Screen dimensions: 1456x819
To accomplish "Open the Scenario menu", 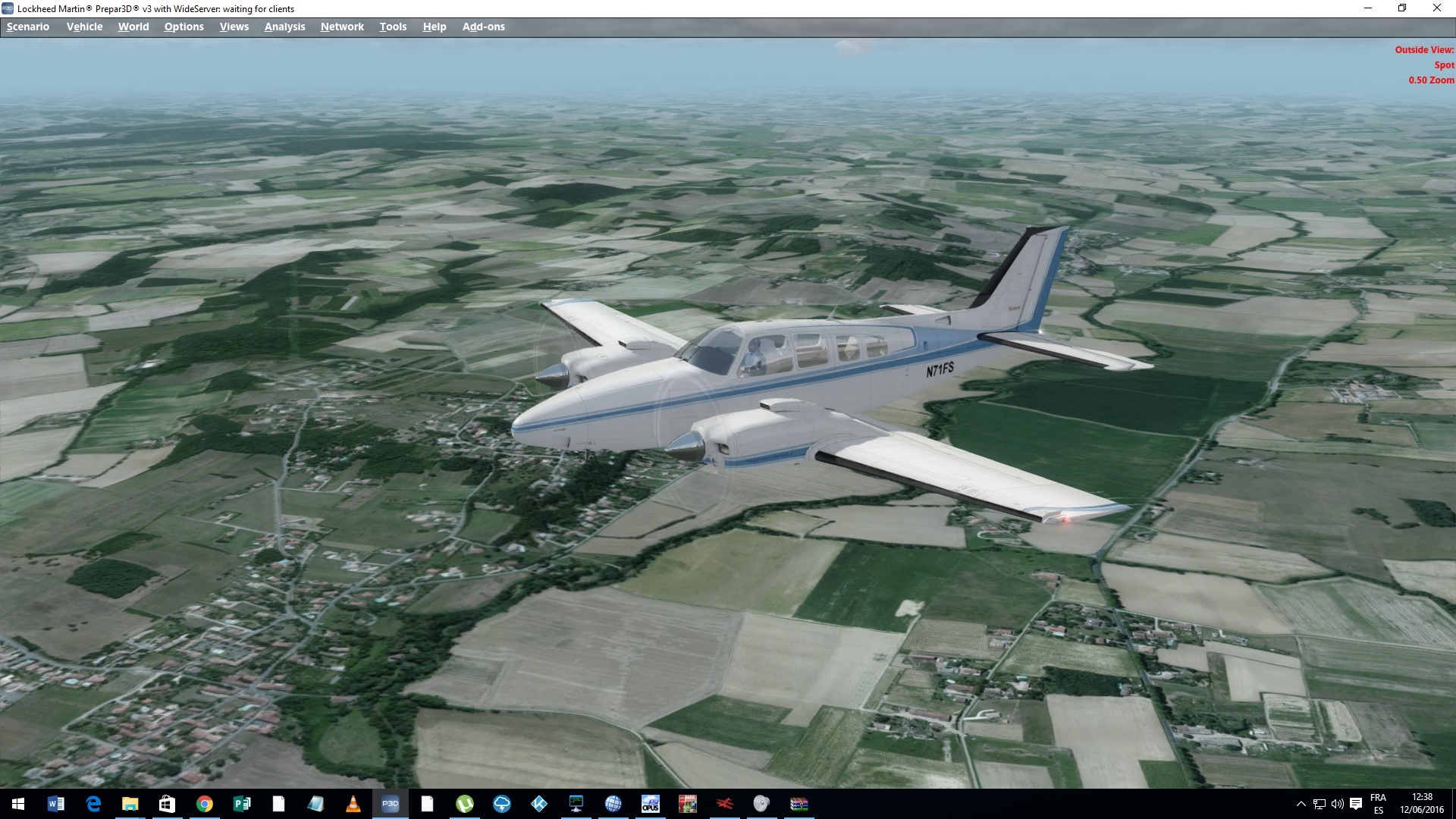I will 28,27.
